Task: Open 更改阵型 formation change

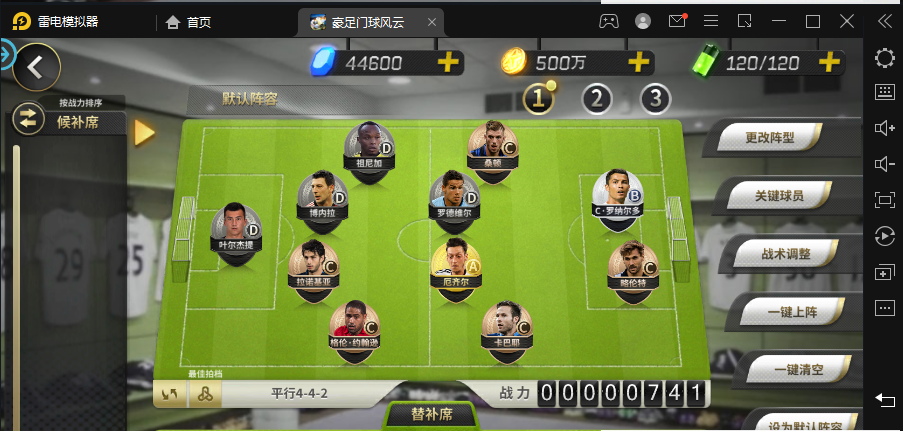Action: click(x=771, y=137)
